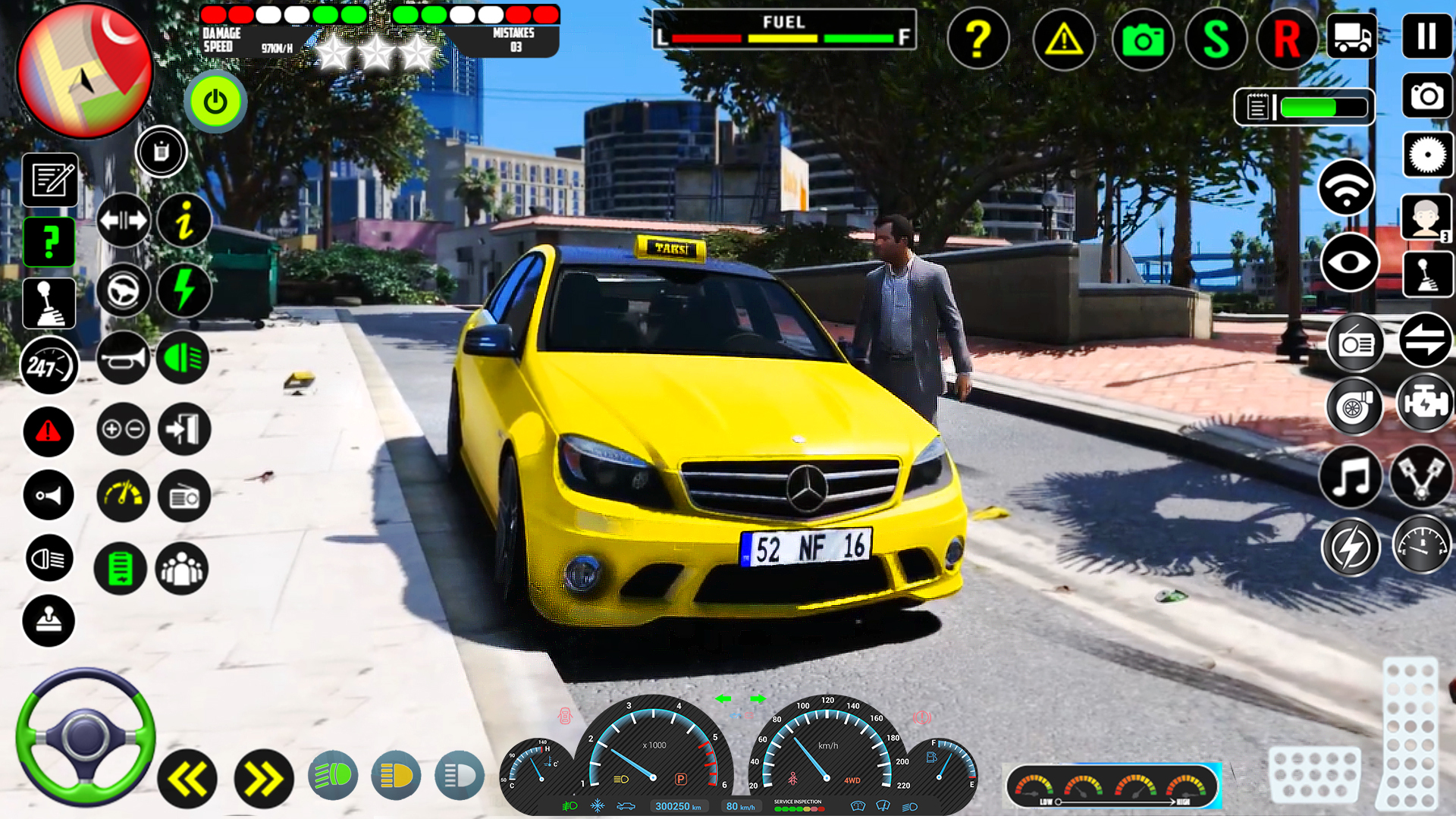Screen dimensions: 1456x819
Task: Click the yellow question mark help button
Action: (x=979, y=39)
